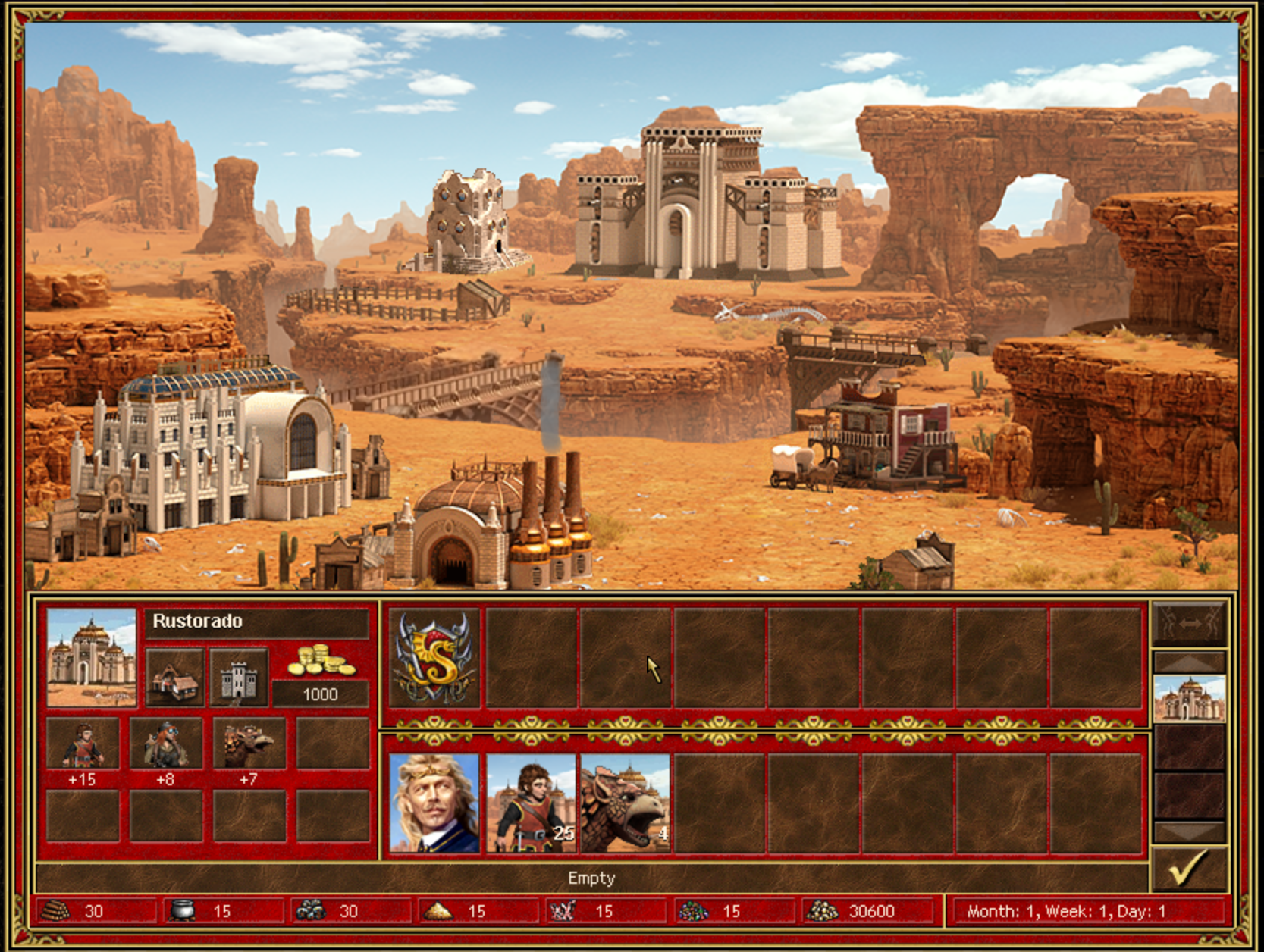Click the split troops arrows button
The width and height of the screenshot is (1264, 952).
point(1188,624)
